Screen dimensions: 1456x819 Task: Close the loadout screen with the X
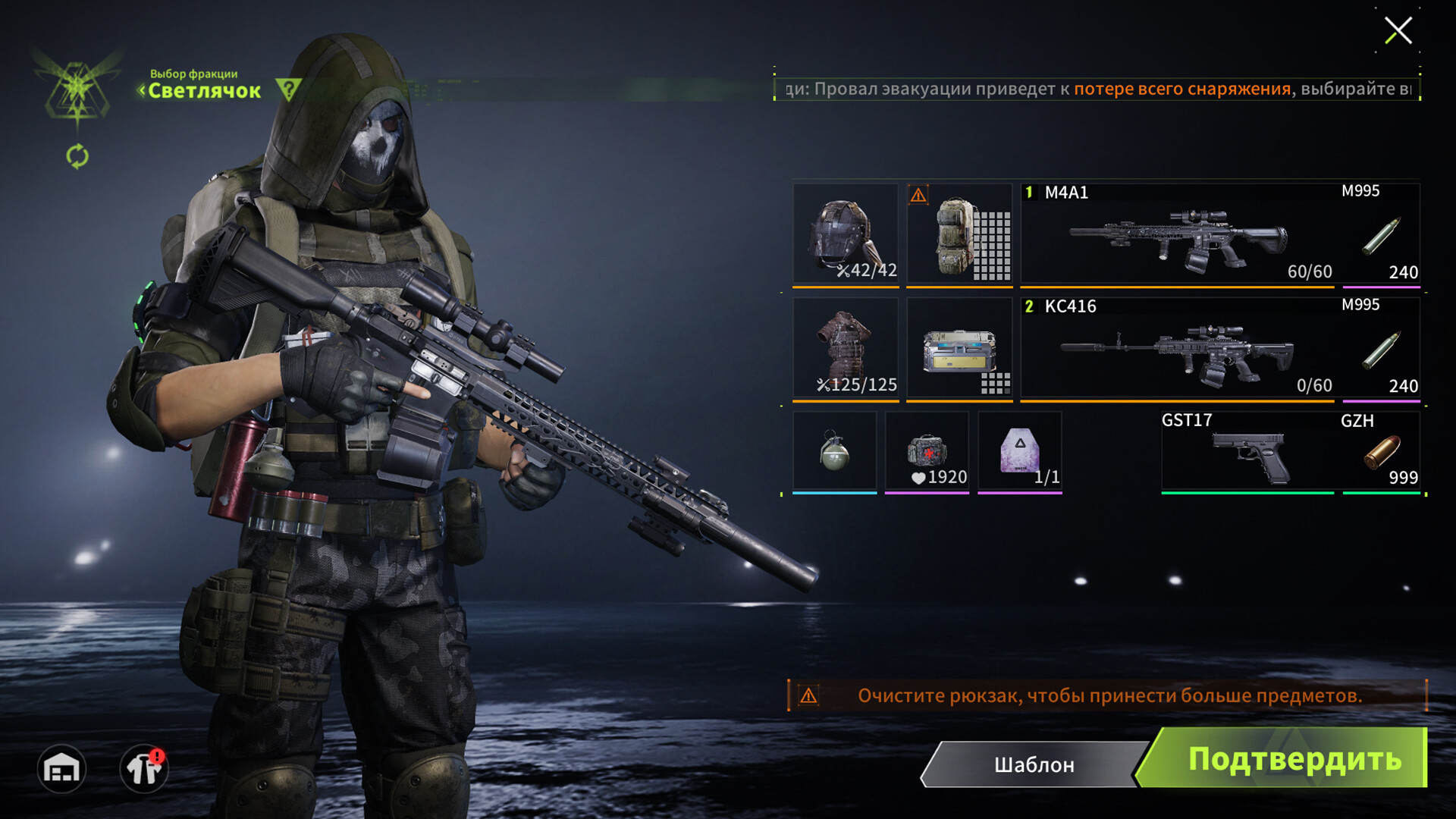pyautogui.click(x=1398, y=31)
